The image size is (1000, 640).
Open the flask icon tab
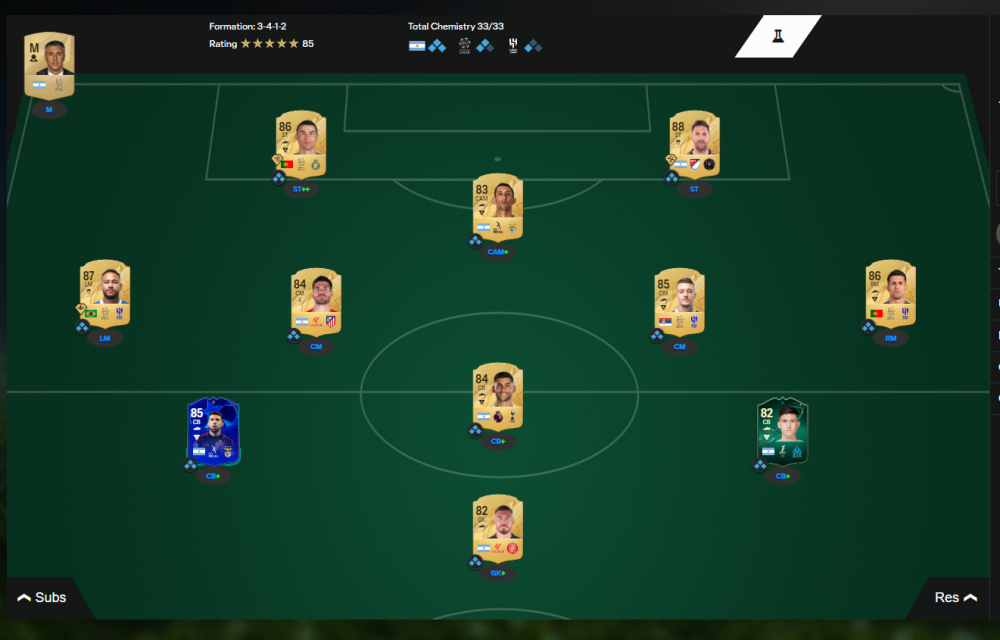(x=777, y=37)
